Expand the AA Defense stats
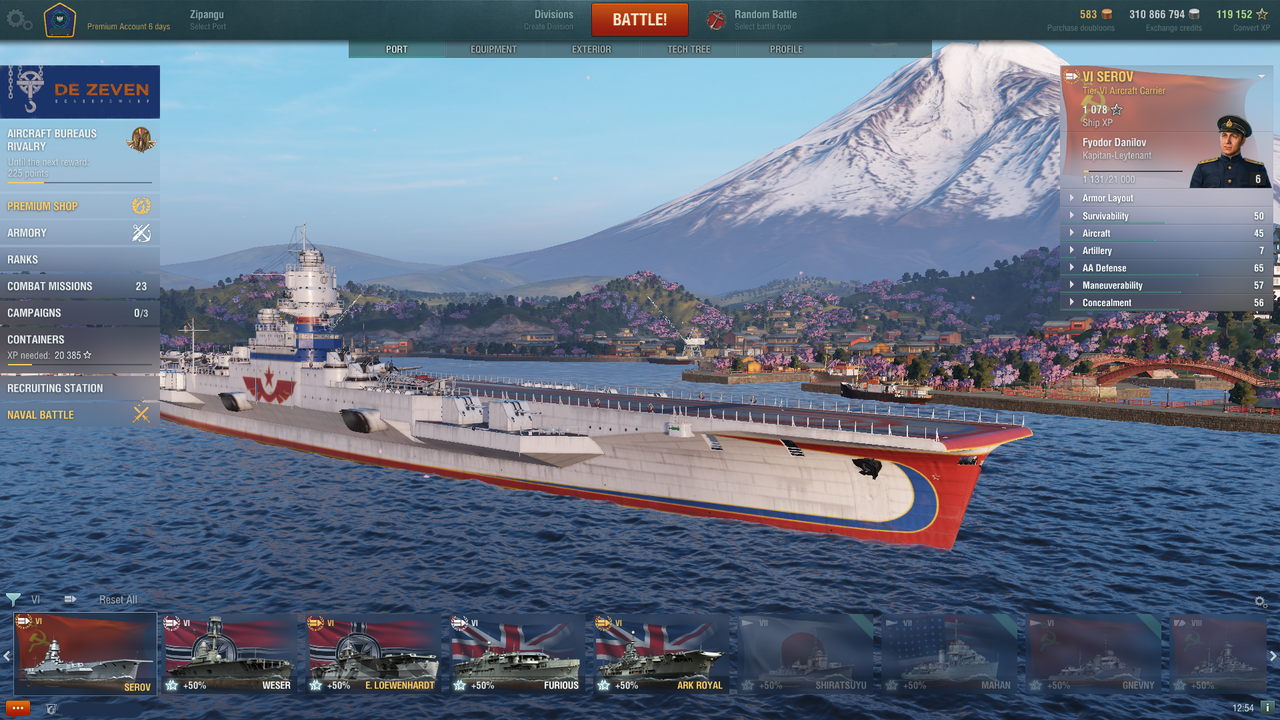Screen dimensions: 1280x720 pyautogui.click(x=1104, y=268)
